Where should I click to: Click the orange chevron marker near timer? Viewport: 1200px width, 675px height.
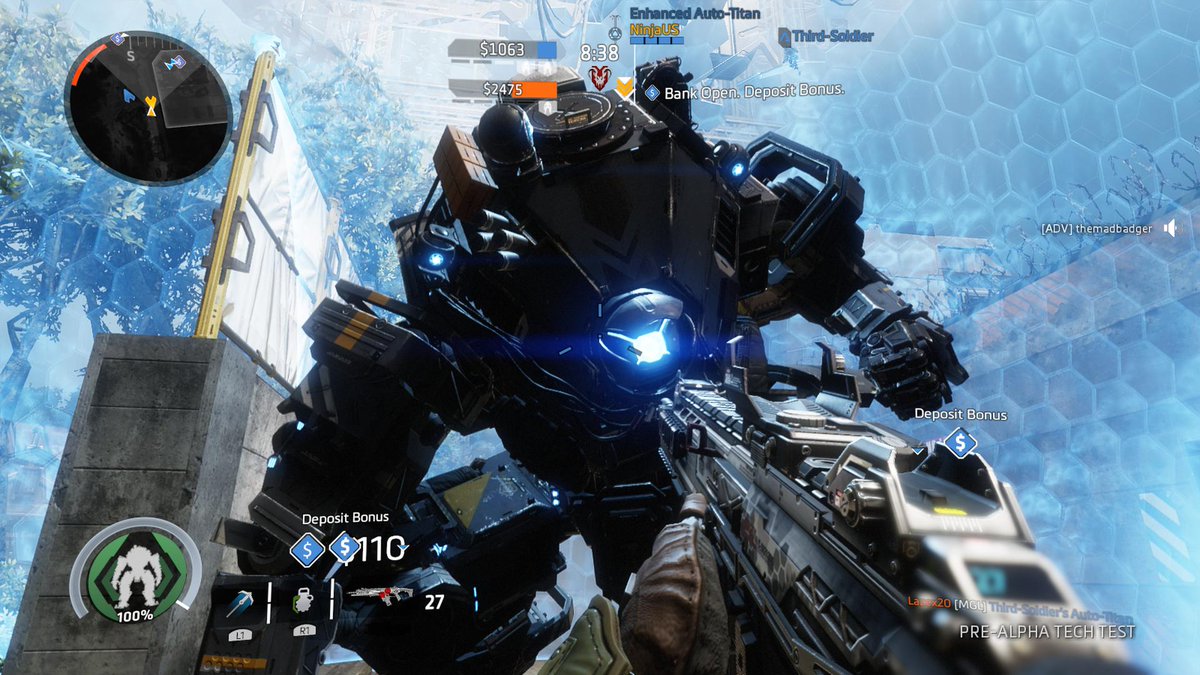[x=625, y=88]
